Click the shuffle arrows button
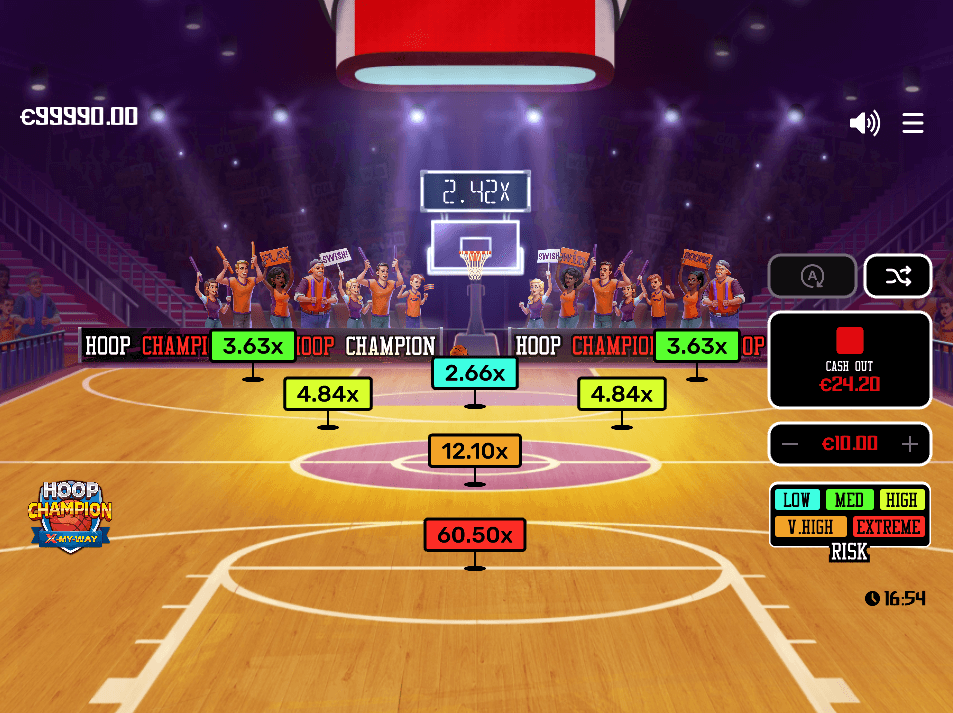This screenshot has width=953, height=713. pyautogui.click(x=897, y=276)
